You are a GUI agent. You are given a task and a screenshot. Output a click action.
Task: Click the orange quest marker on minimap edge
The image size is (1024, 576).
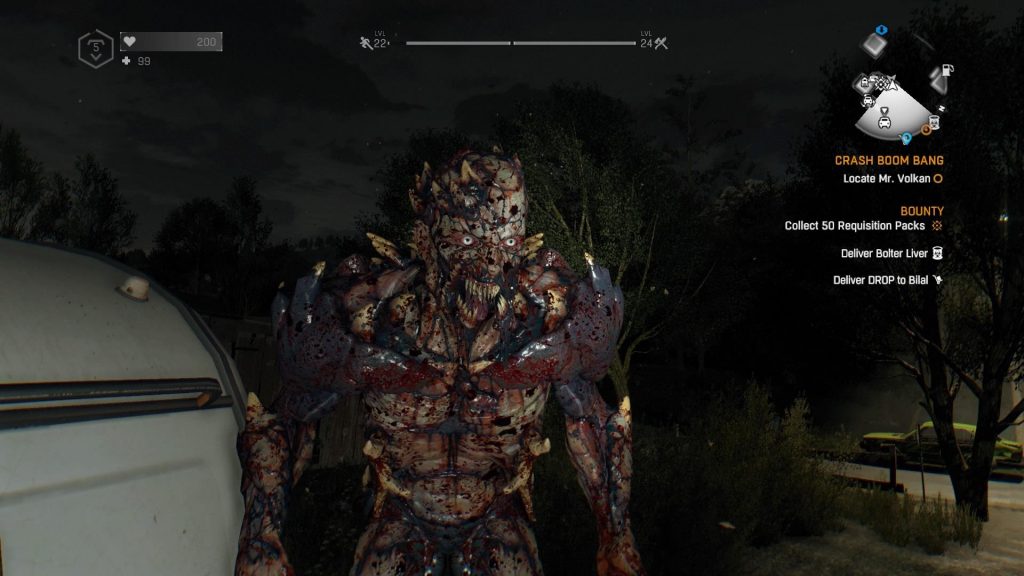(926, 128)
